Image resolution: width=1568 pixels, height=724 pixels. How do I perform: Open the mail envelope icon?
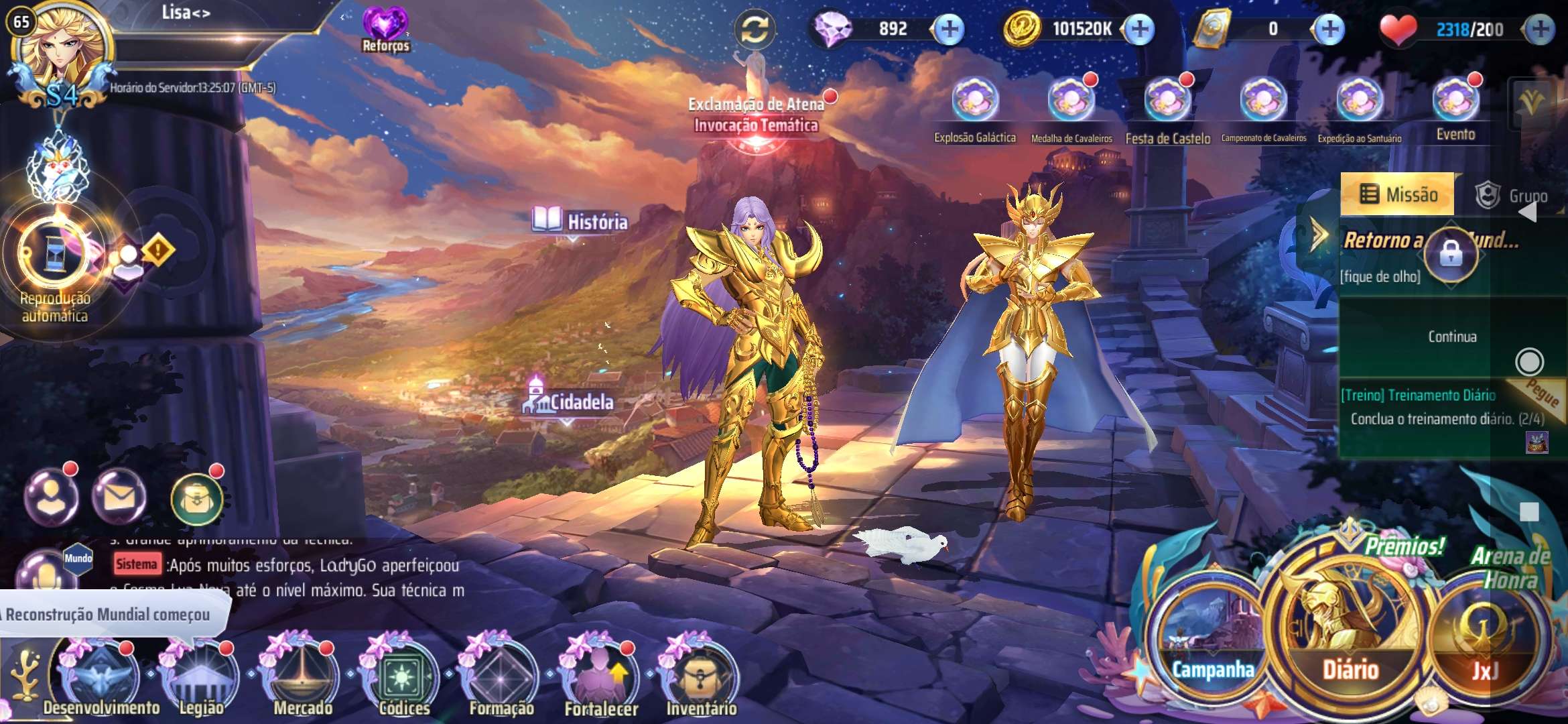[x=119, y=497]
